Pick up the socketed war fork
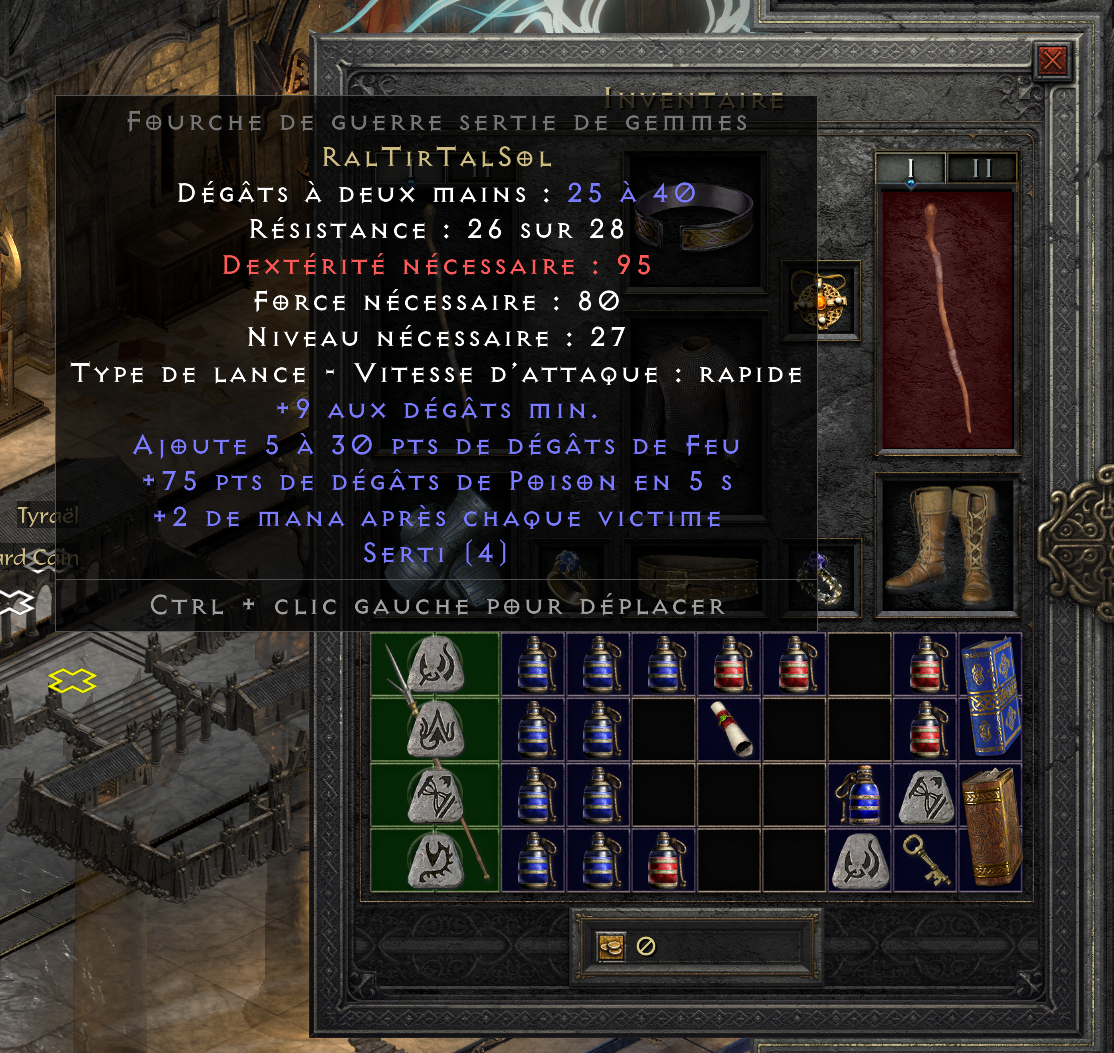The height and width of the screenshot is (1053, 1114). point(436,762)
